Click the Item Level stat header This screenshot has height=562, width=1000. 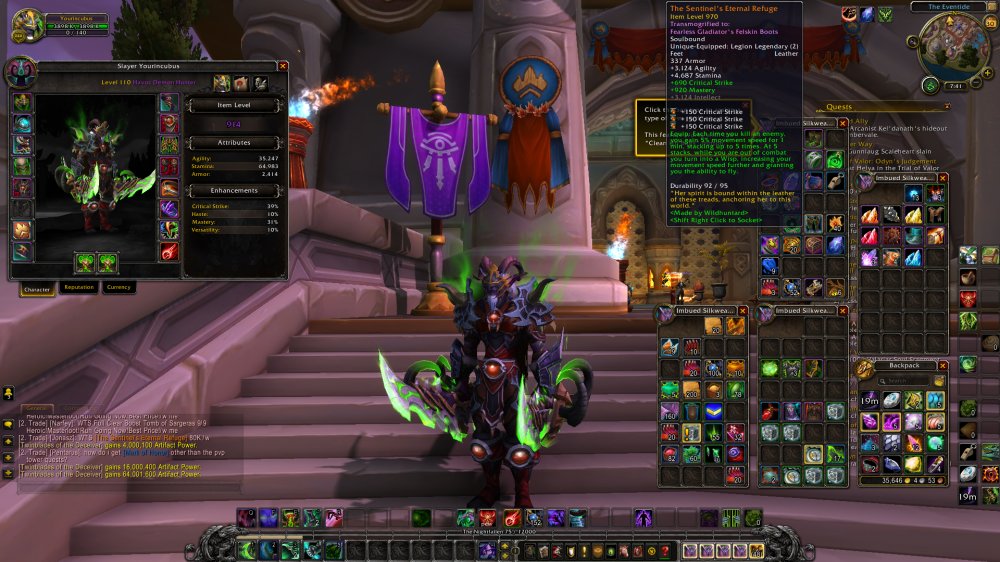pyautogui.click(x=233, y=104)
